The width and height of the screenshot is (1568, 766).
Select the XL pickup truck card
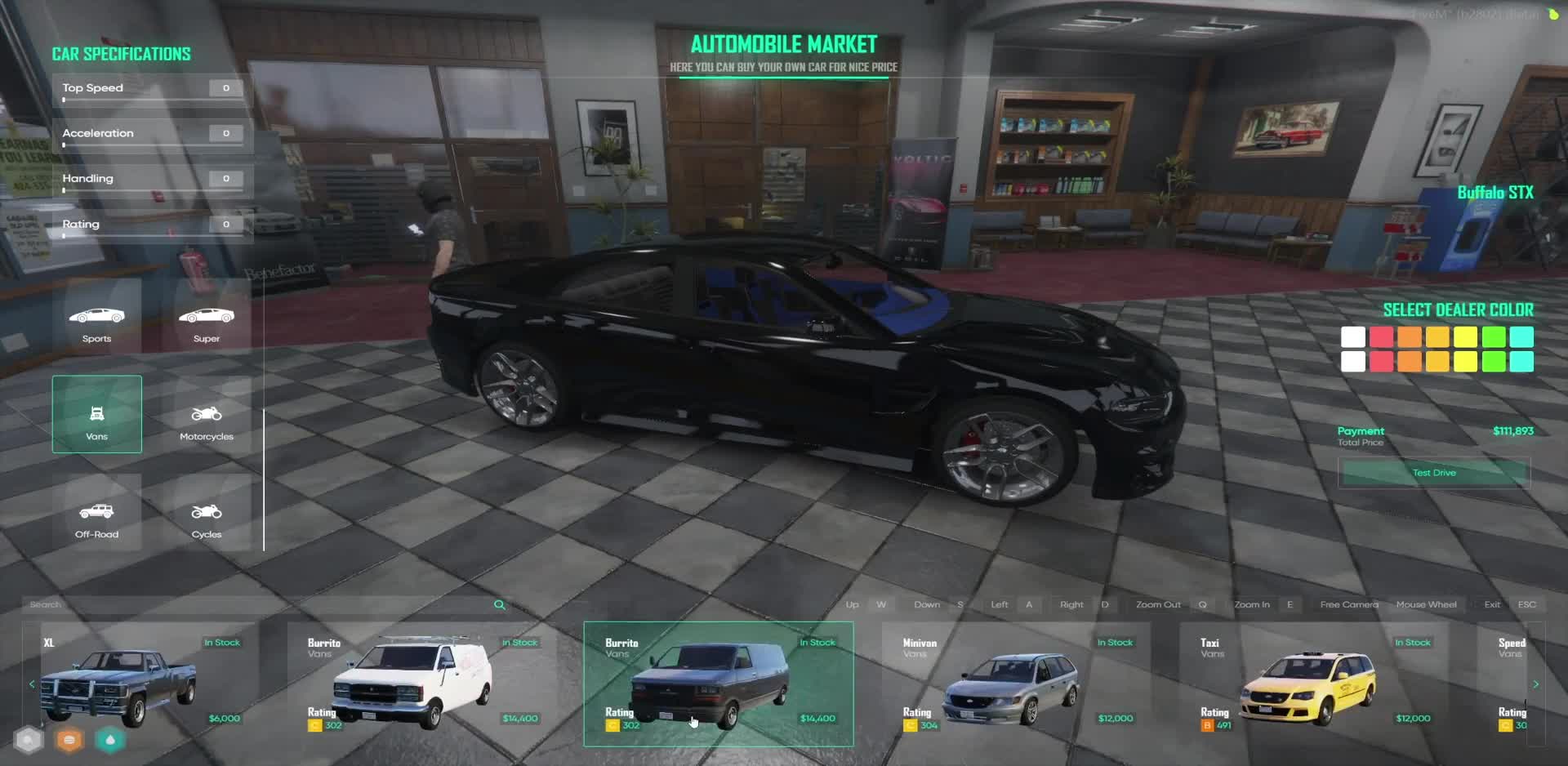(x=139, y=684)
